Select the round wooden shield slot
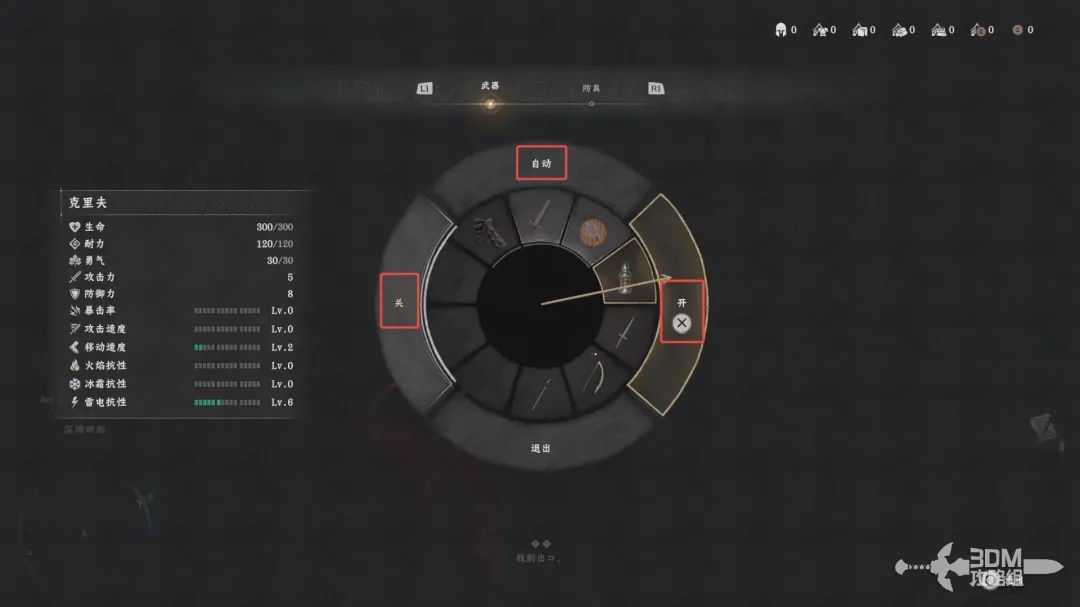1080x607 pixels. [x=591, y=233]
